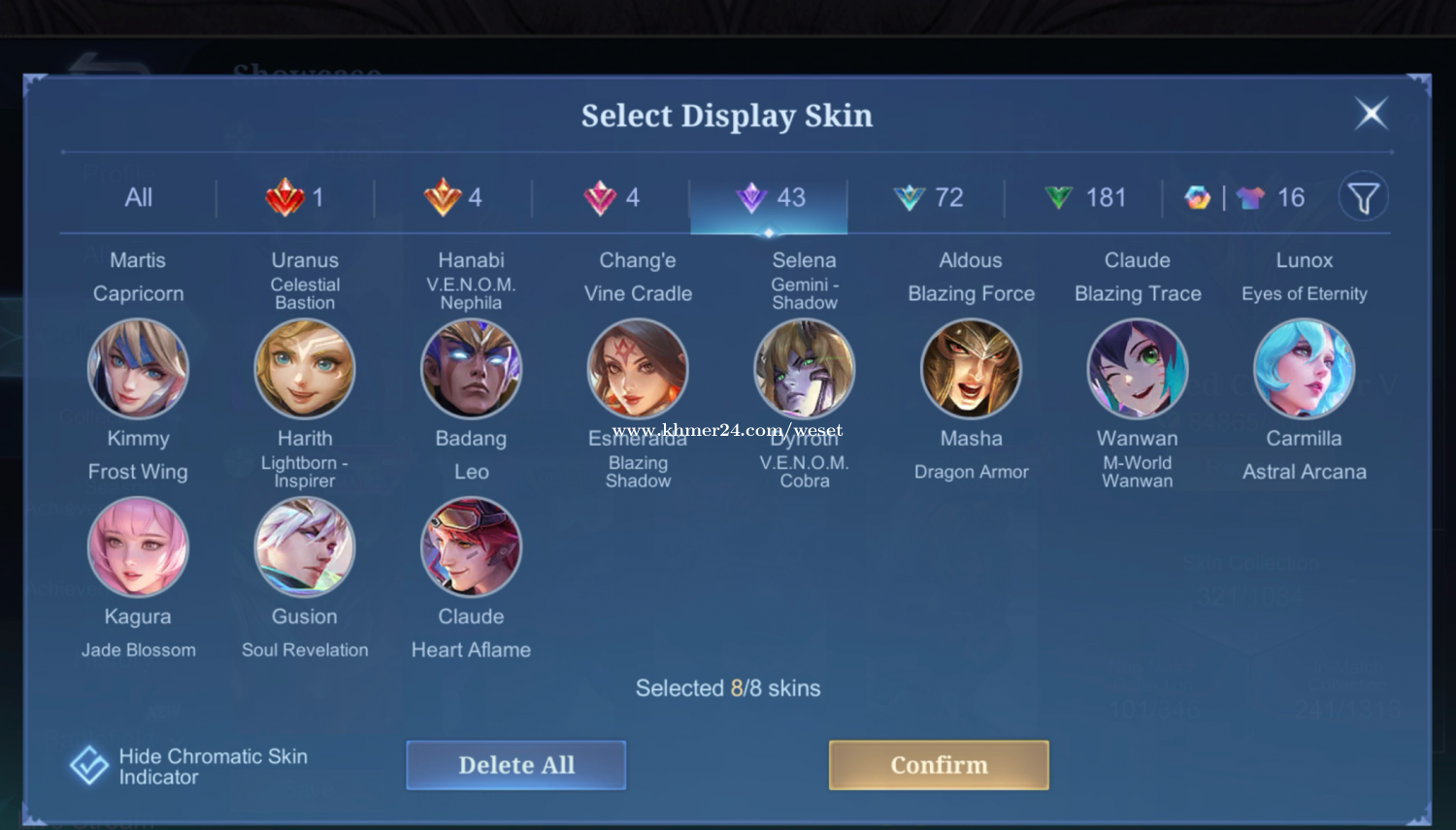Pick Kagura Jade Blossom skin portrait
The image size is (1456, 830).
(x=138, y=547)
